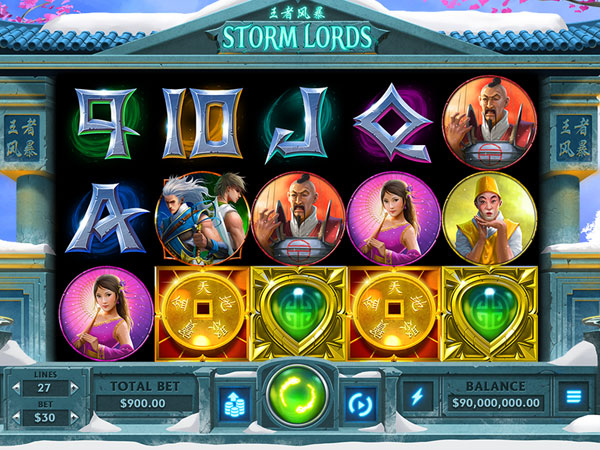Image resolution: width=600 pixels, height=450 pixels.
Task: Lower the bet amount
Action: point(18,416)
